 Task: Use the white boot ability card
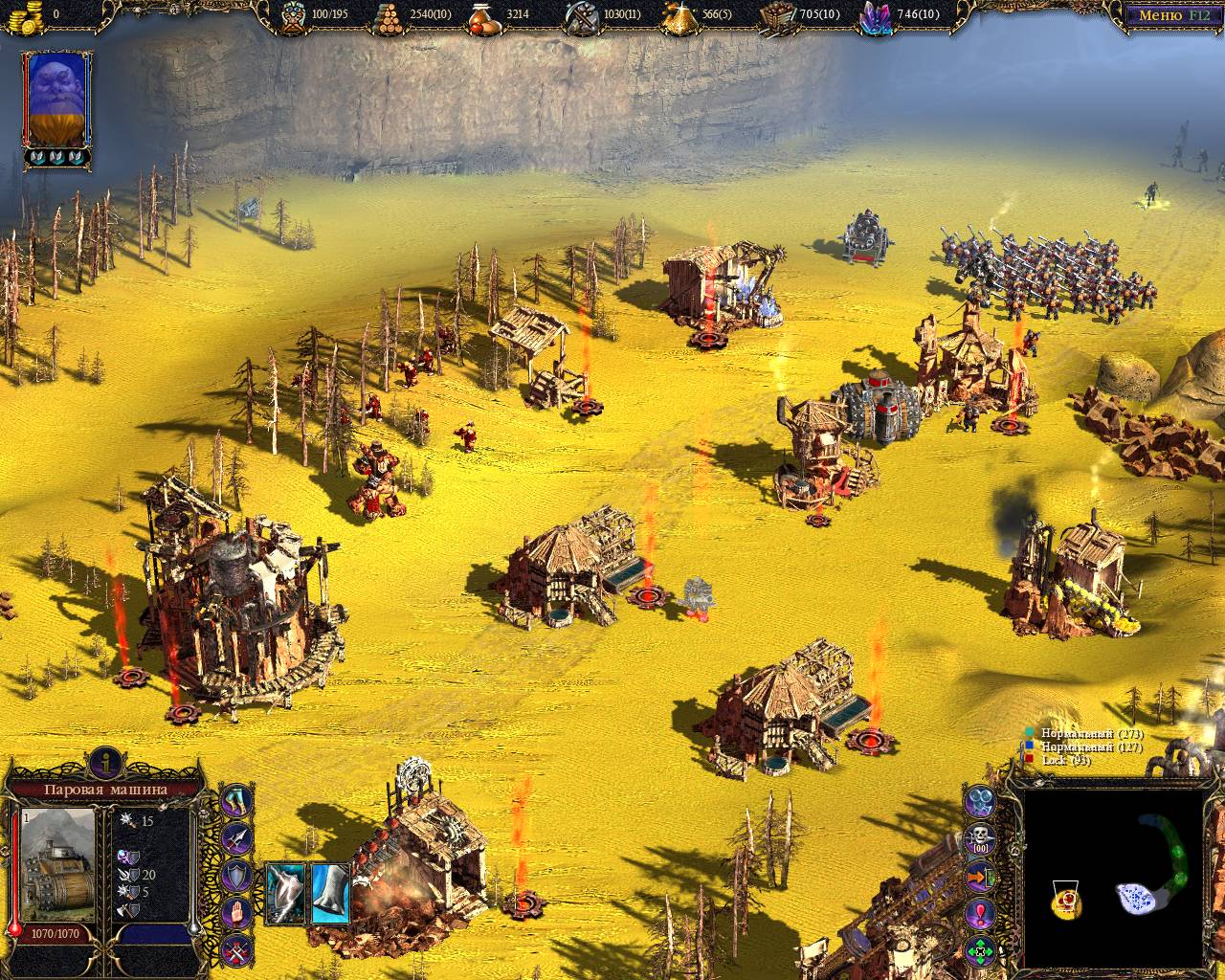(x=330, y=892)
